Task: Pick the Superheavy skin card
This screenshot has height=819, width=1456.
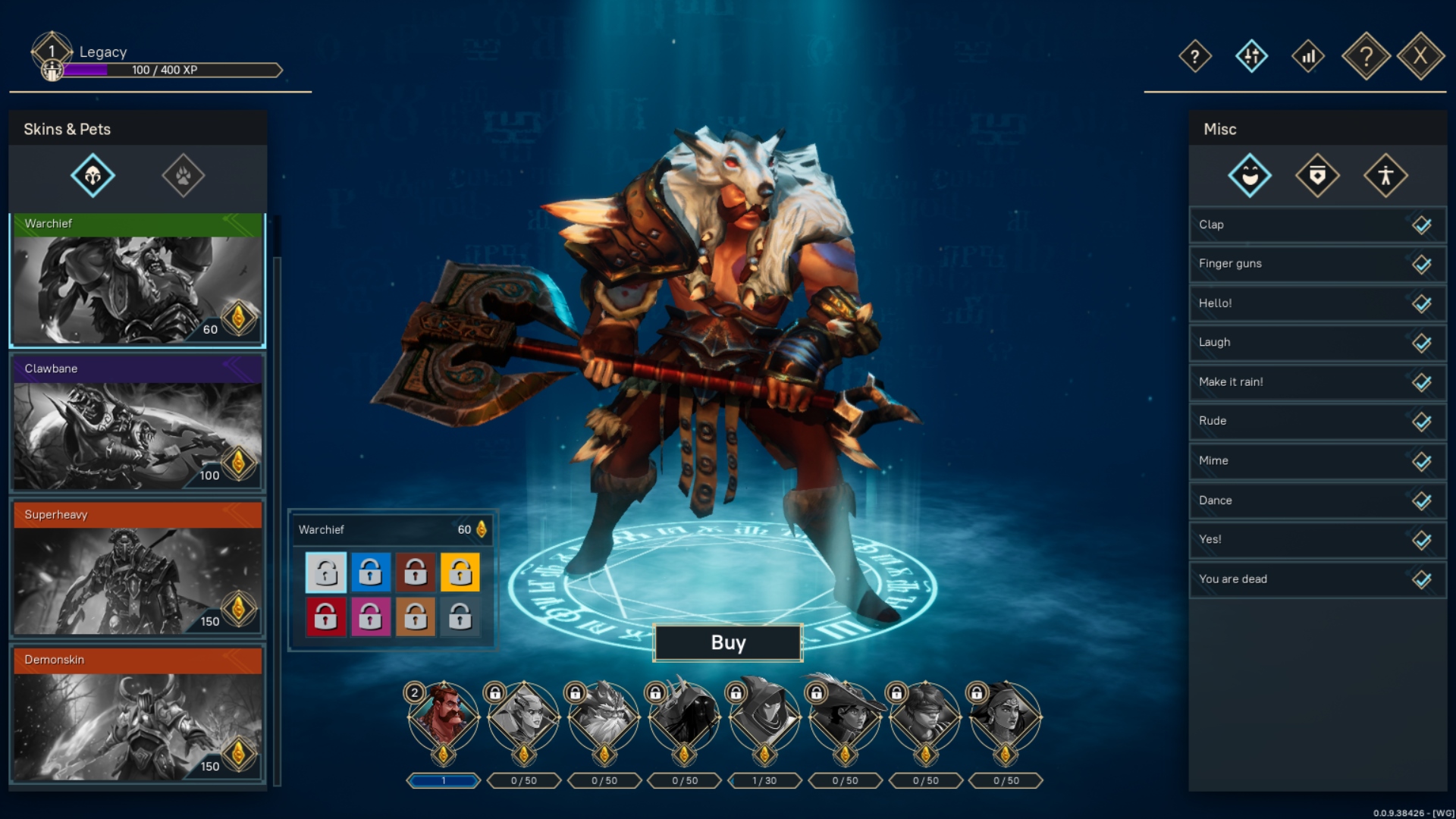Action: click(x=137, y=570)
